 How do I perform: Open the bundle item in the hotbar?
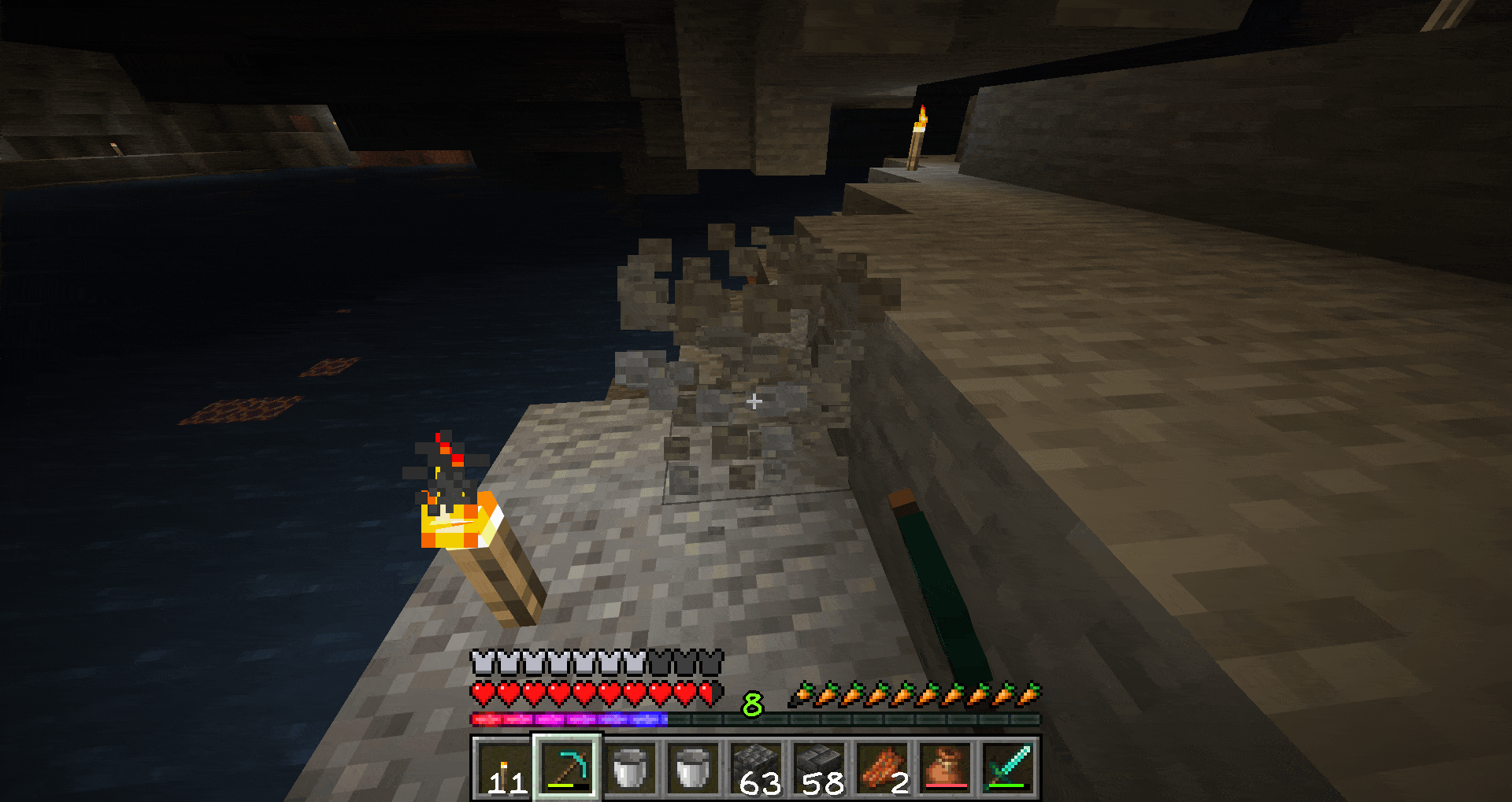point(943,767)
